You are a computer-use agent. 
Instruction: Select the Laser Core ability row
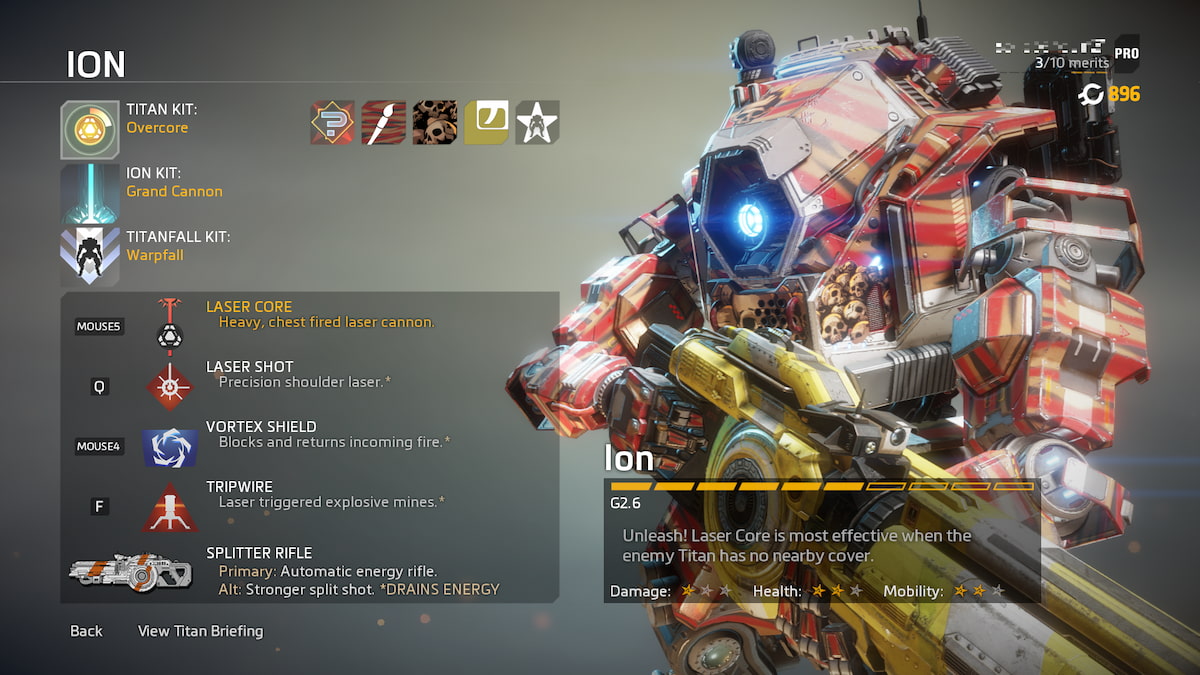[x=310, y=315]
